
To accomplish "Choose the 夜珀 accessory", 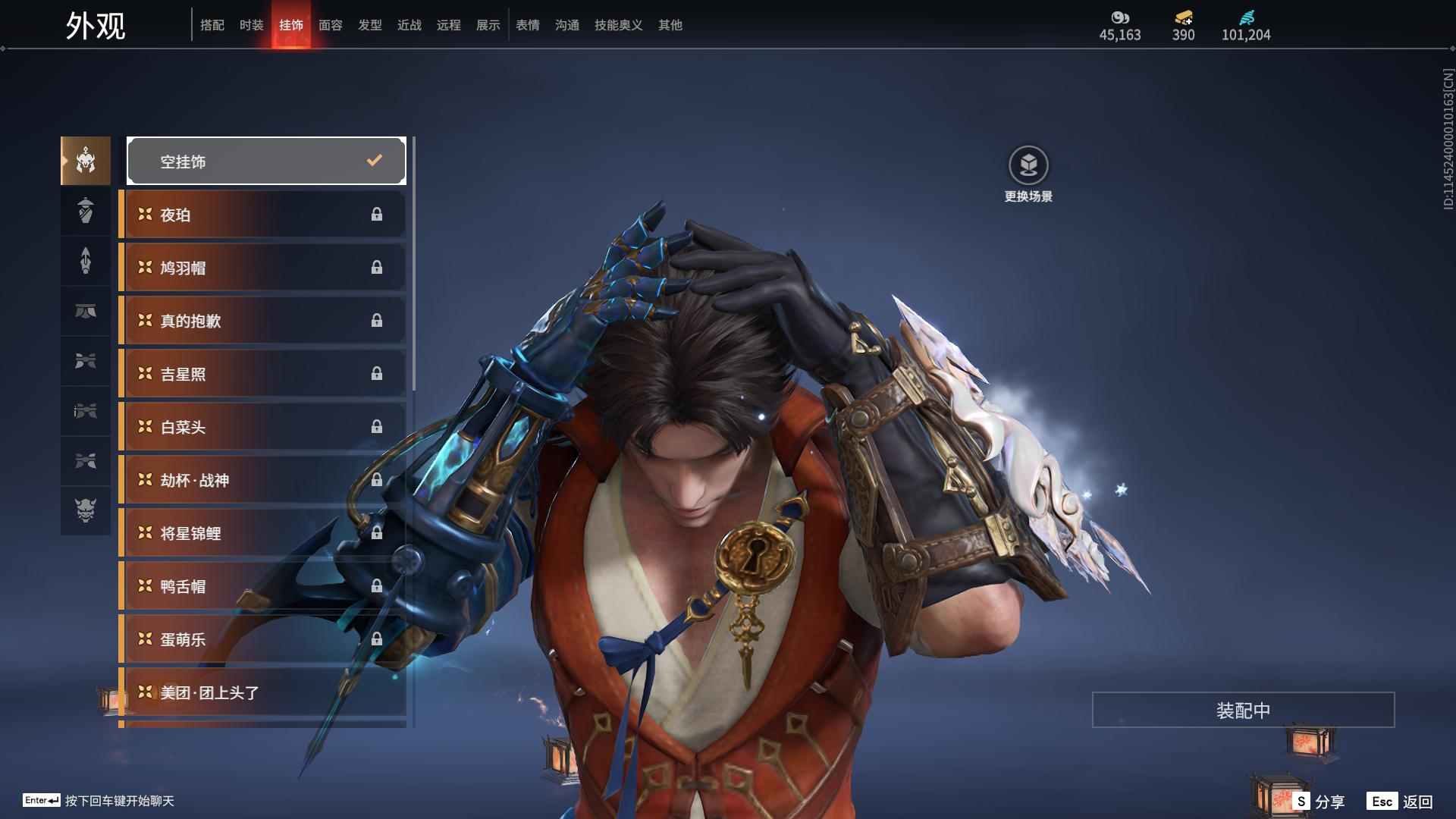I will click(x=262, y=215).
